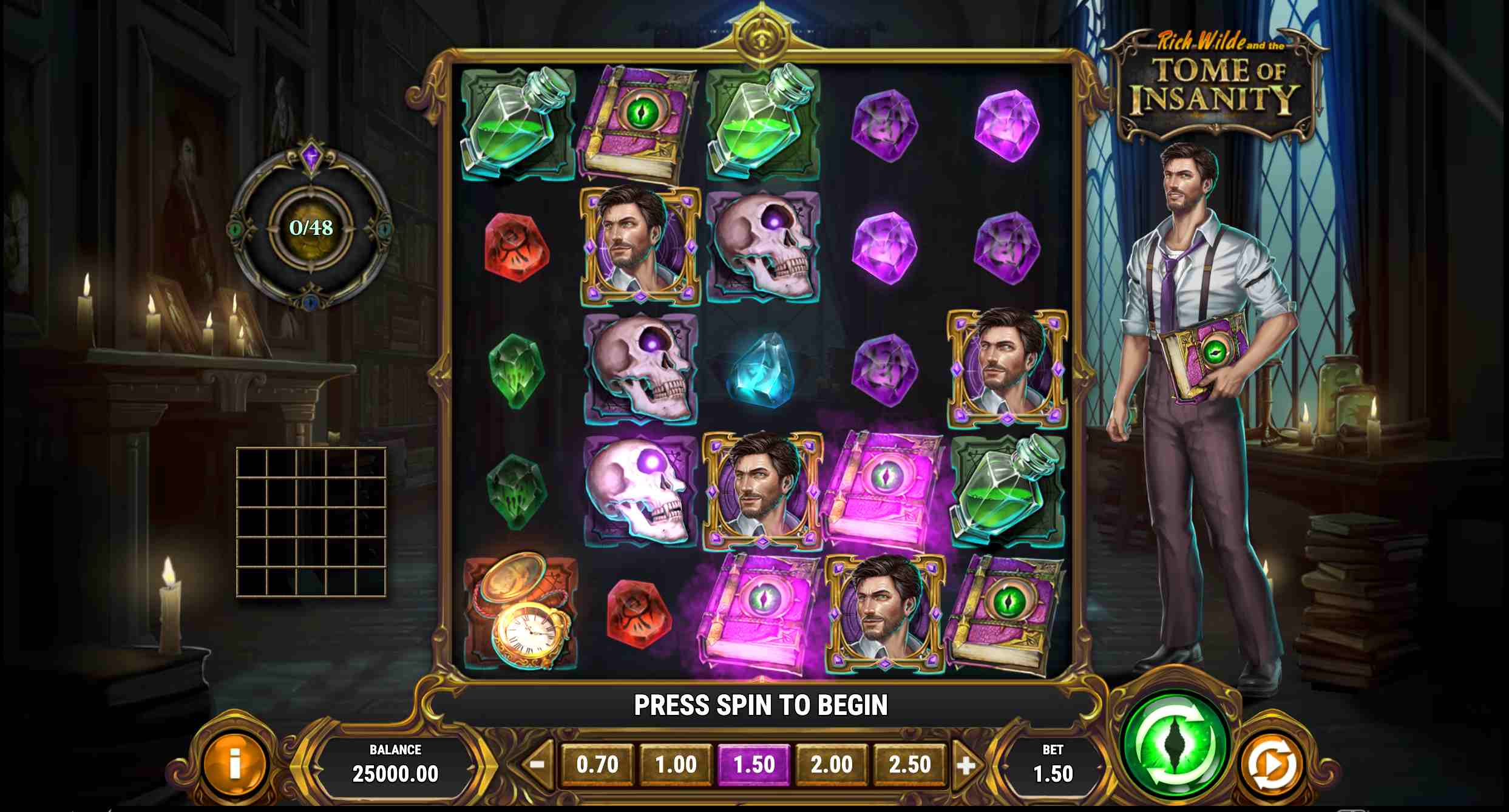The width and height of the screenshot is (1509, 812).
Task: Pick the highlighted 1.50 bet option
Action: click(754, 765)
